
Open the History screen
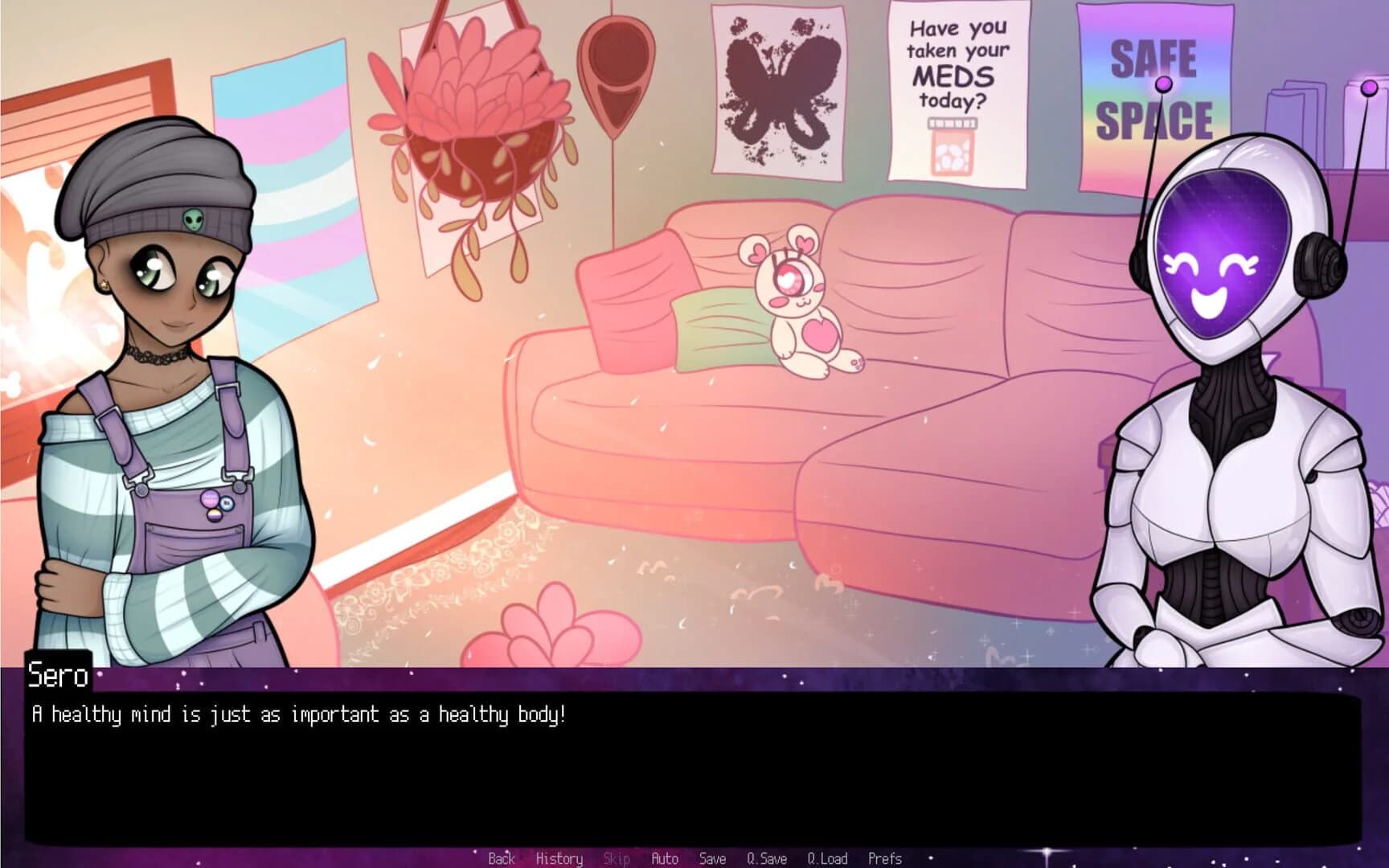(x=559, y=858)
